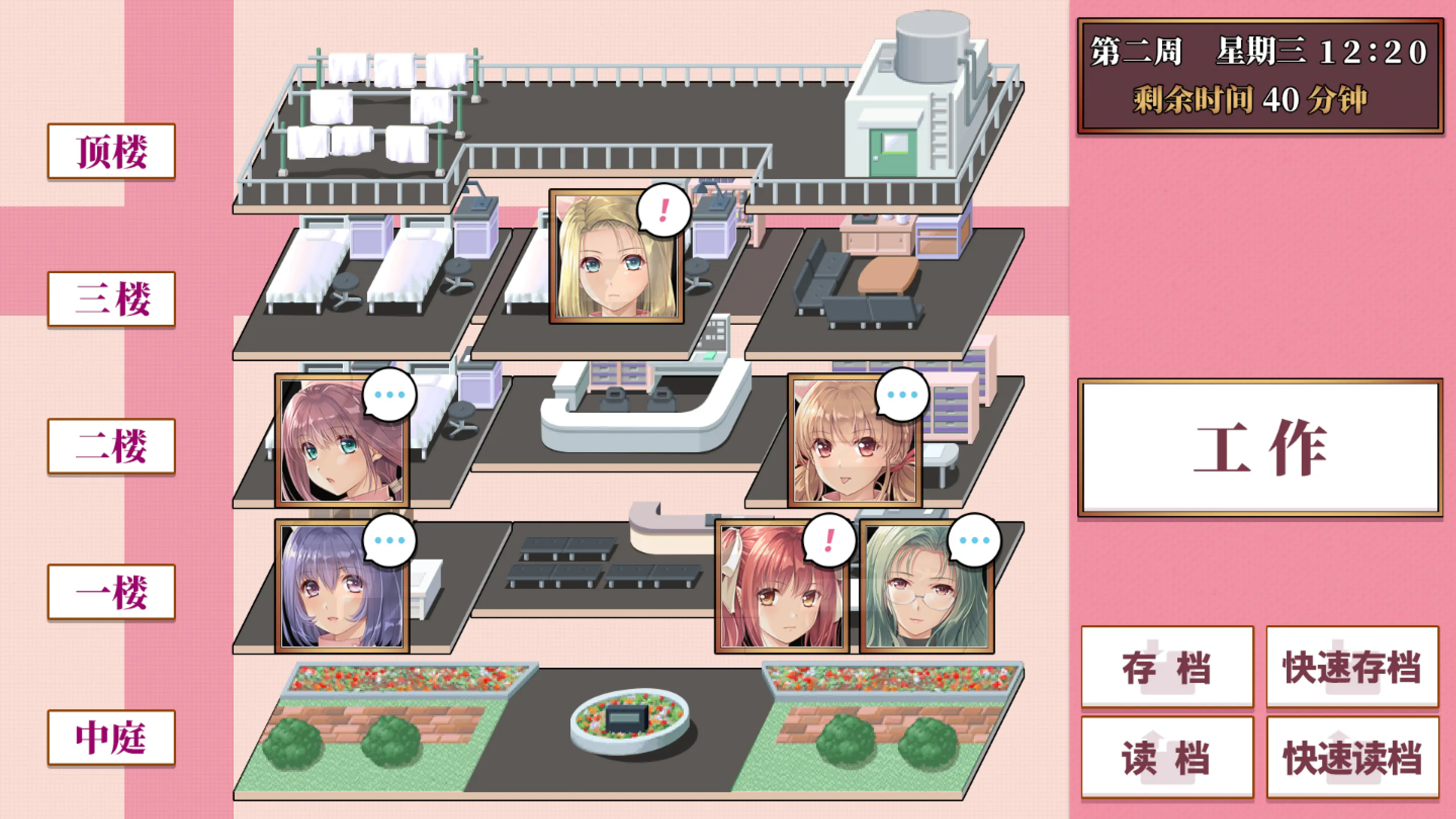Talk to the purple-haired girl portrait
The width and height of the screenshot is (1456, 819).
(x=342, y=587)
